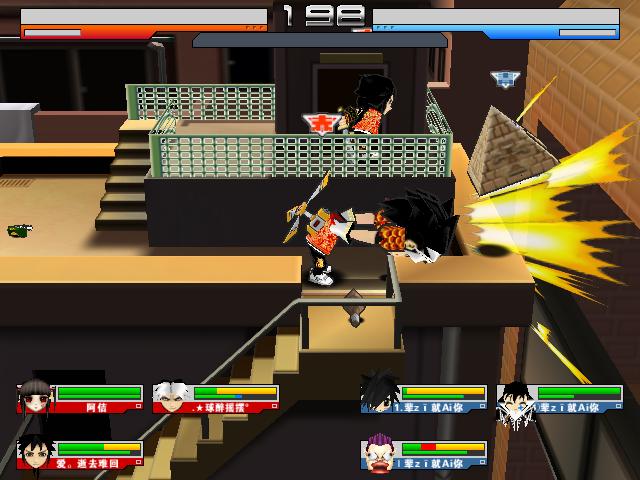The height and width of the screenshot is (480, 640).
Task: Select the purple-mohawk clown face portrait
Action: [x=380, y=453]
